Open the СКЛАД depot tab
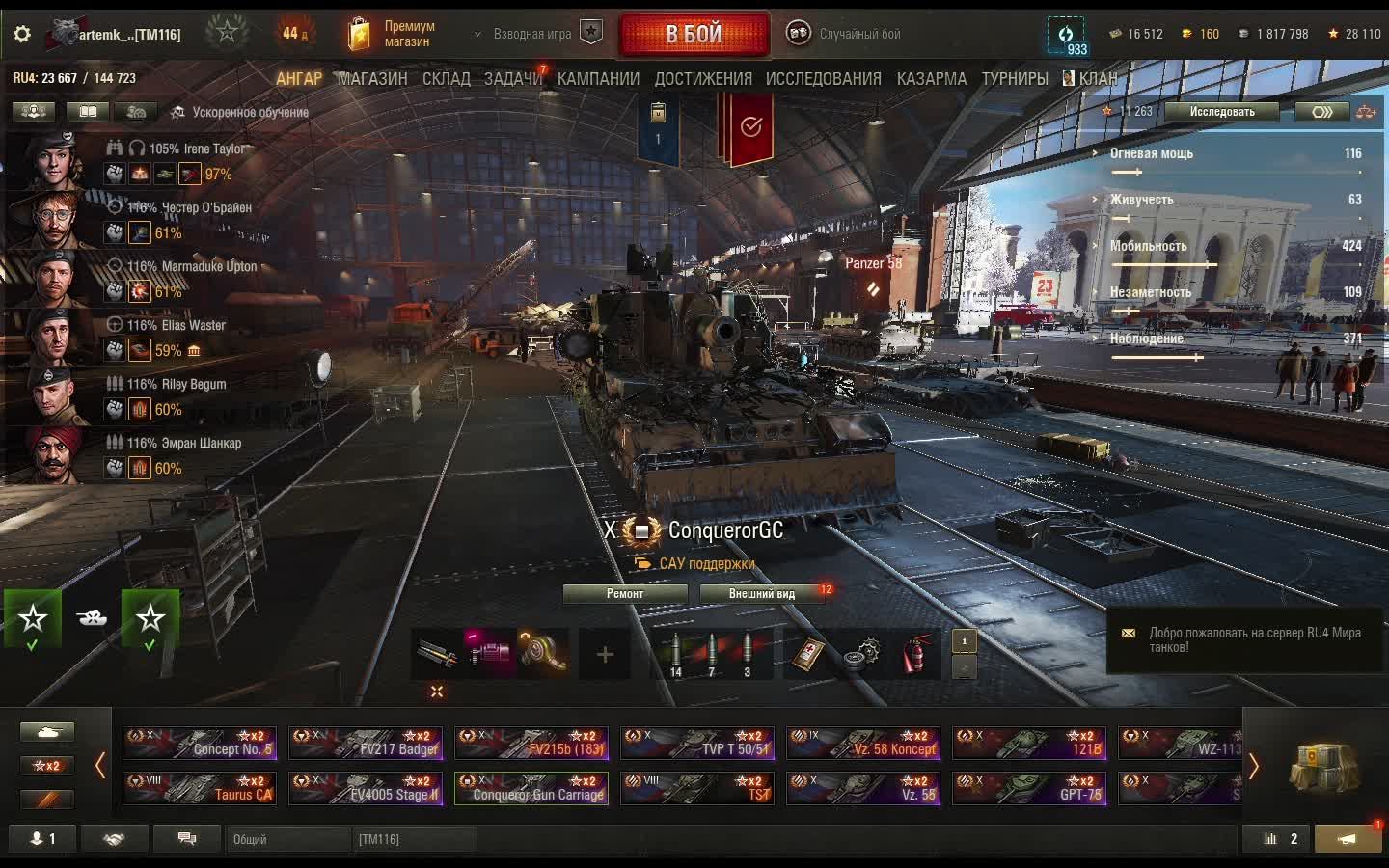 click(446, 79)
